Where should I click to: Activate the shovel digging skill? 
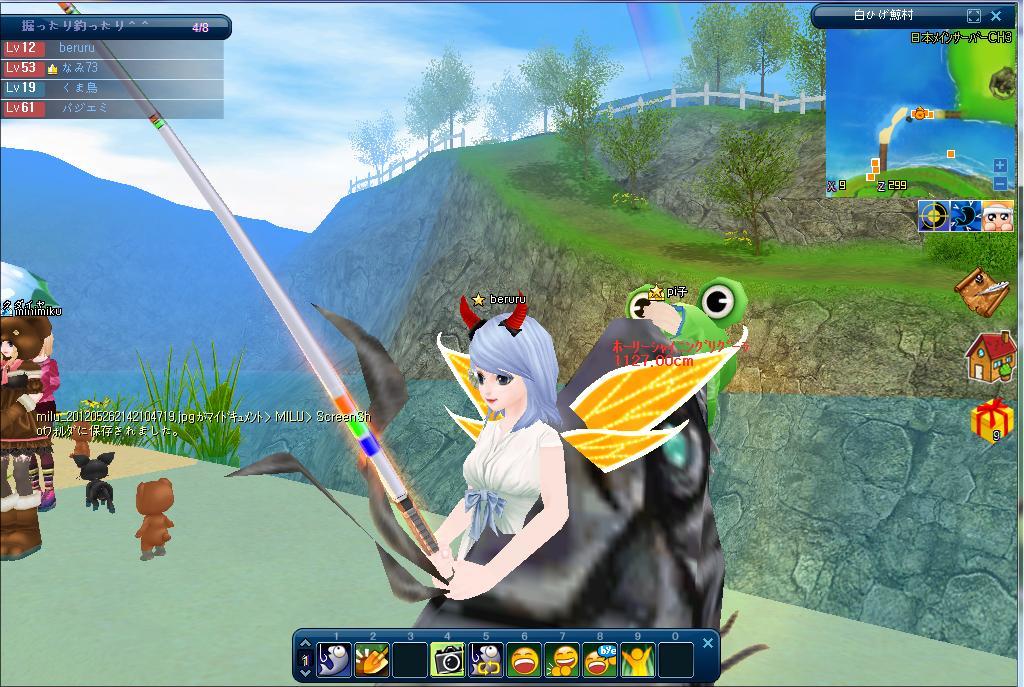373,660
